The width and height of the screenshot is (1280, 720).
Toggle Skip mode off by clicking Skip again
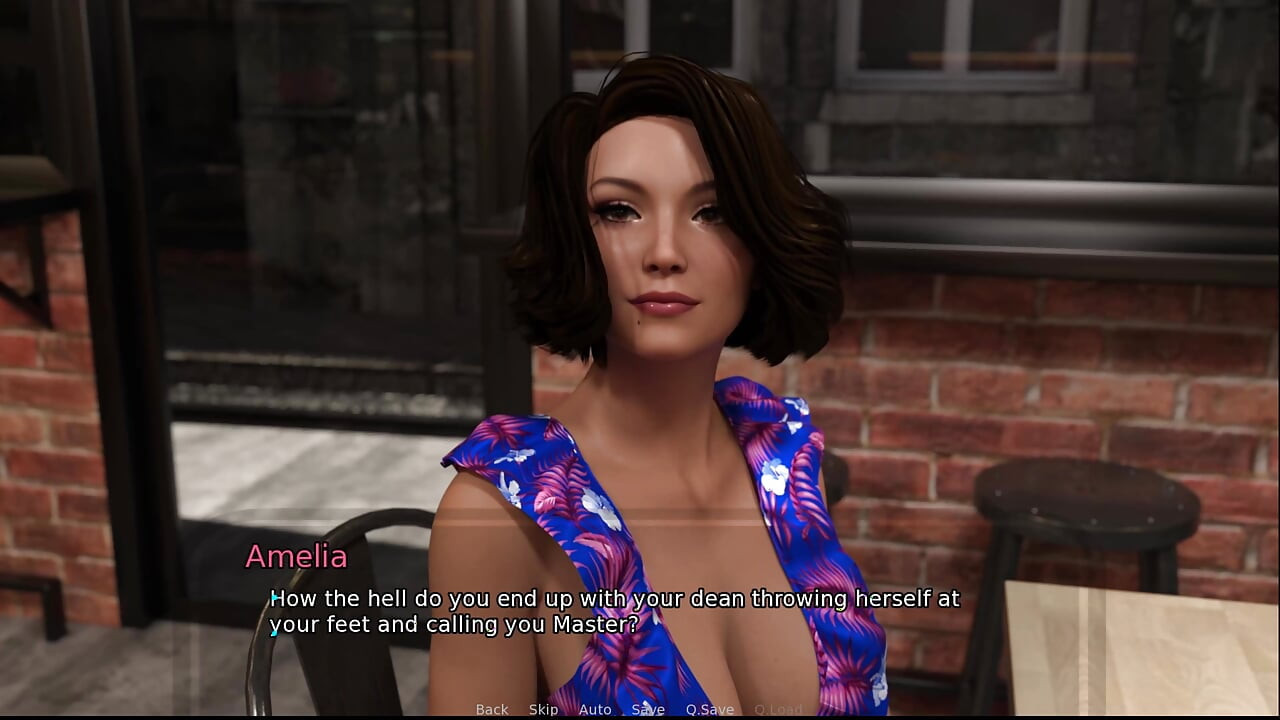(543, 709)
